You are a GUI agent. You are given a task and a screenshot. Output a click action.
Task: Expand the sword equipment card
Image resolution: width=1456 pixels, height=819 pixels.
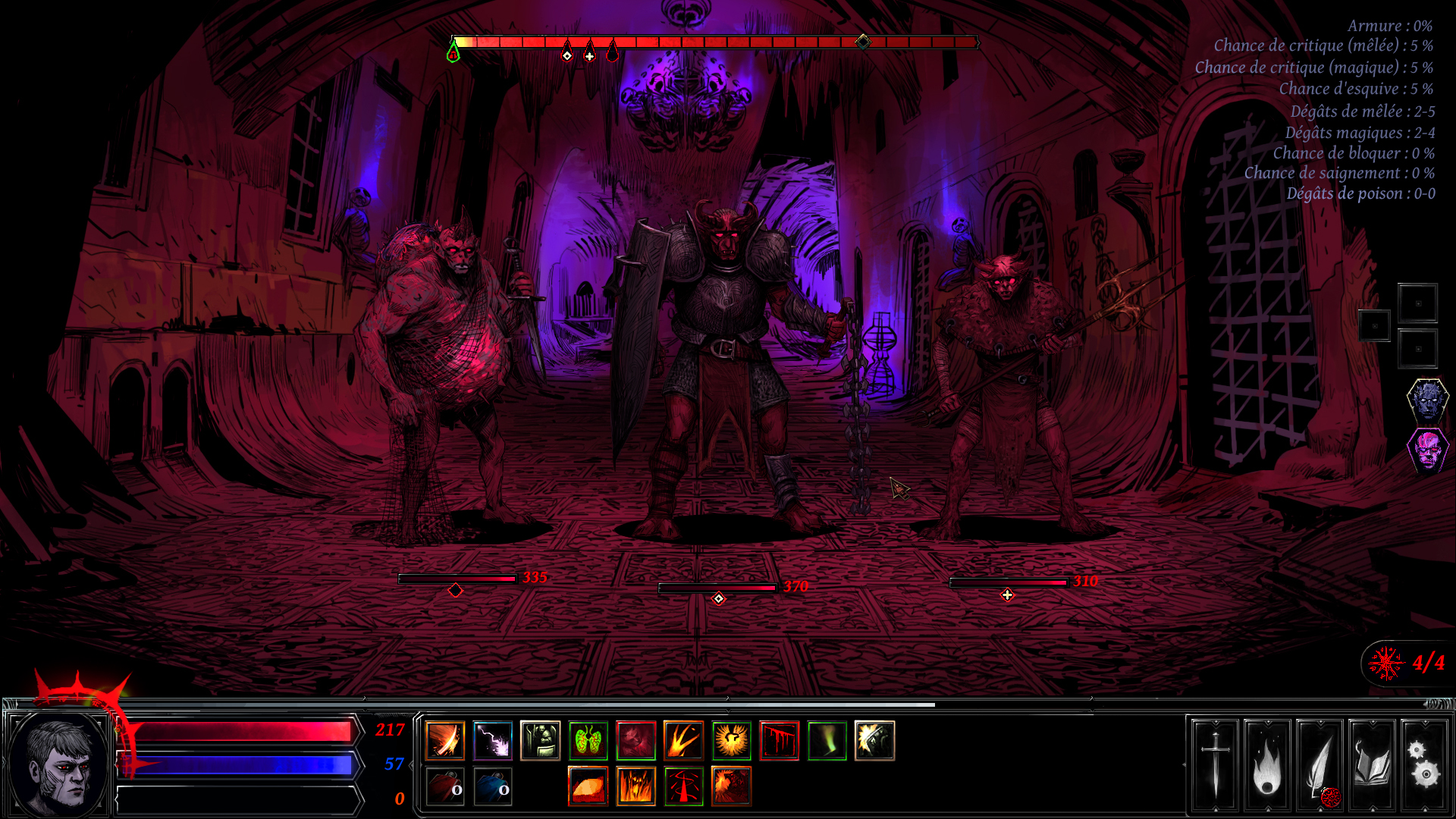(1214, 766)
